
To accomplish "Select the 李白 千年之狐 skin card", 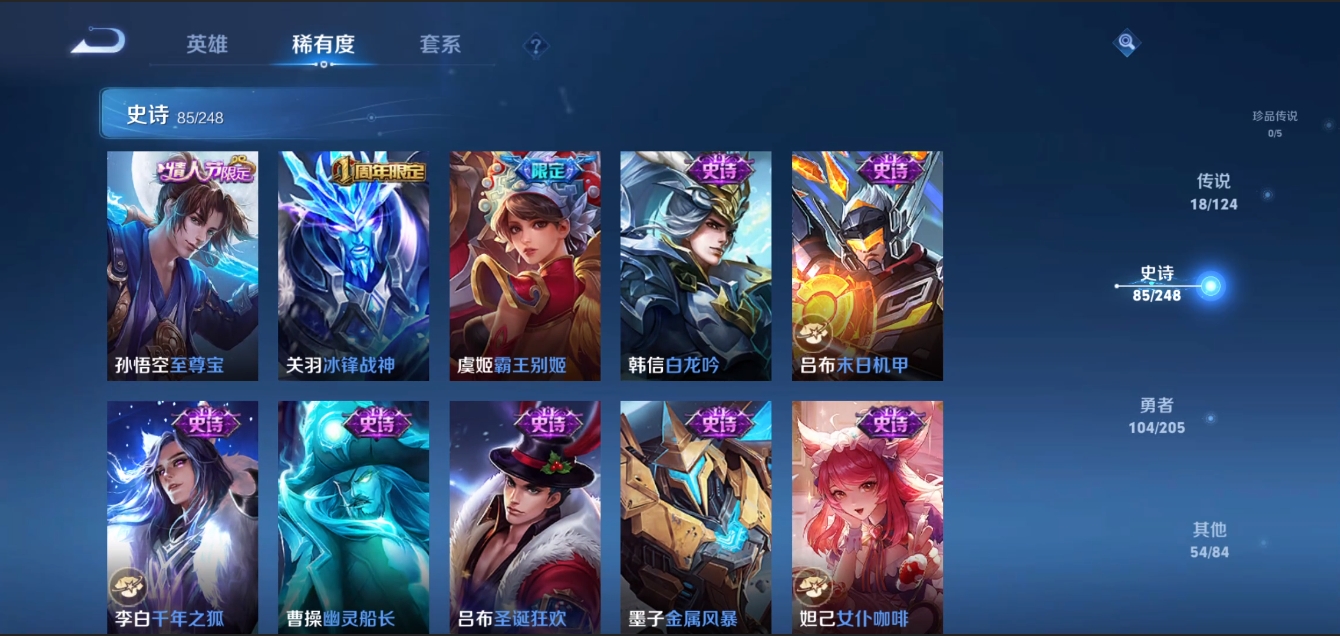I will tap(182, 516).
